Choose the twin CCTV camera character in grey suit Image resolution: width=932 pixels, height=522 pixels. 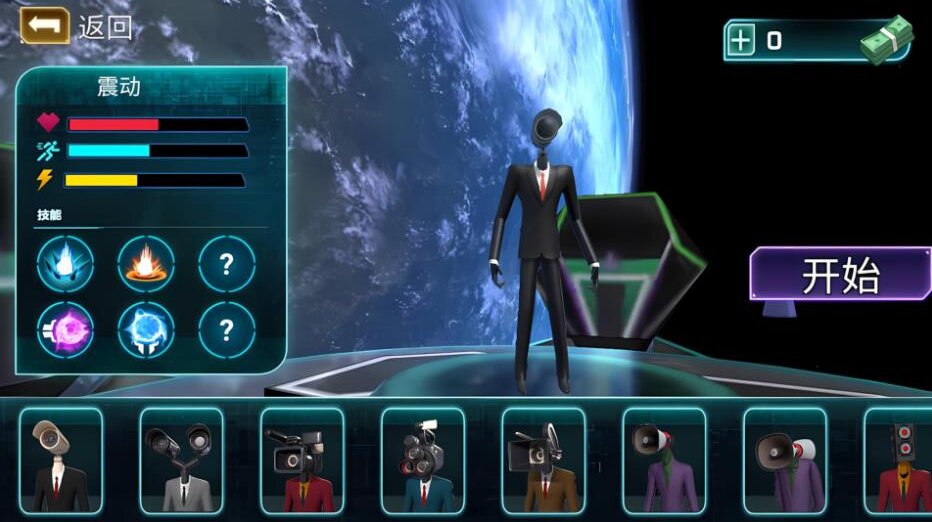pos(181,460)
